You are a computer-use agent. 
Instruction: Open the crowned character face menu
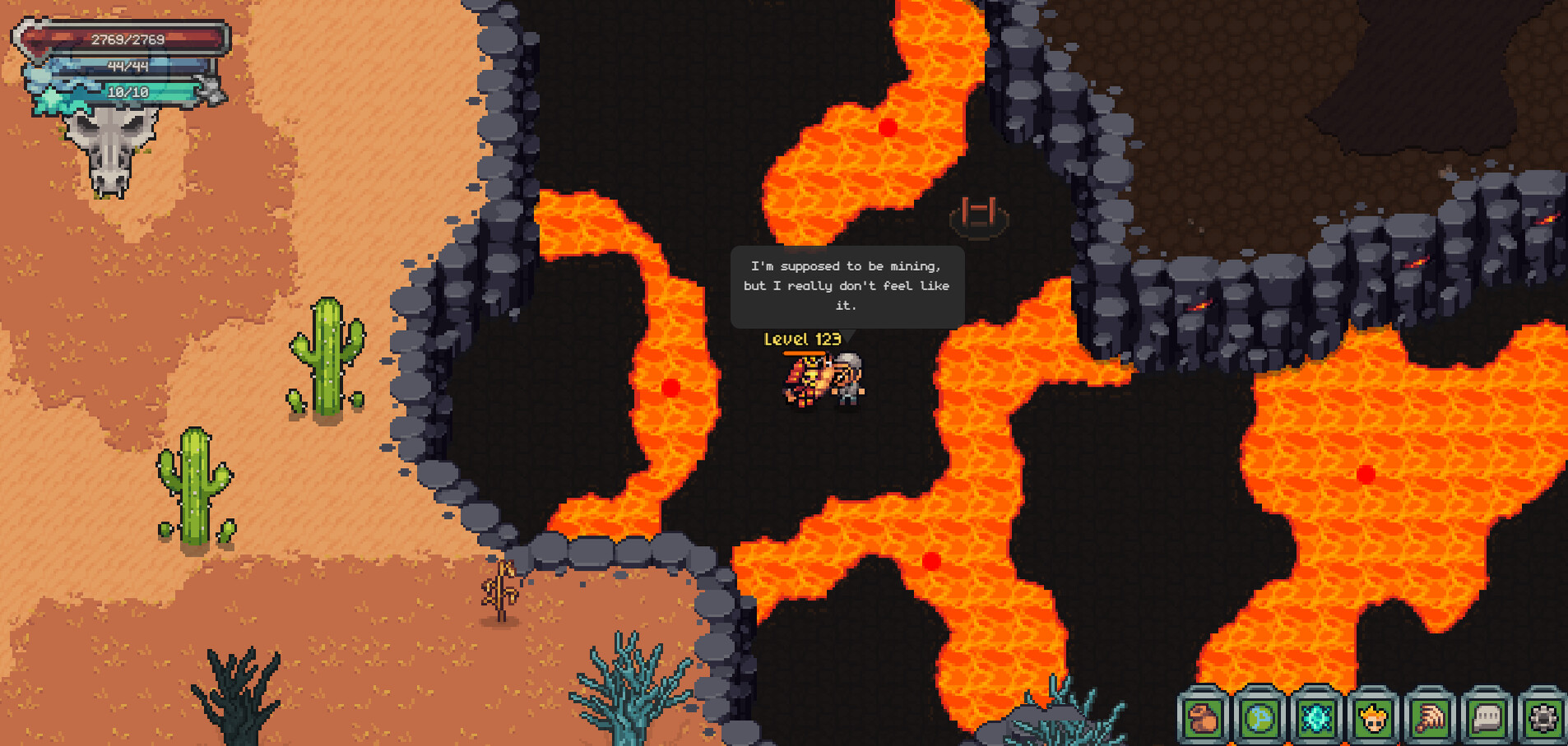1373,718
